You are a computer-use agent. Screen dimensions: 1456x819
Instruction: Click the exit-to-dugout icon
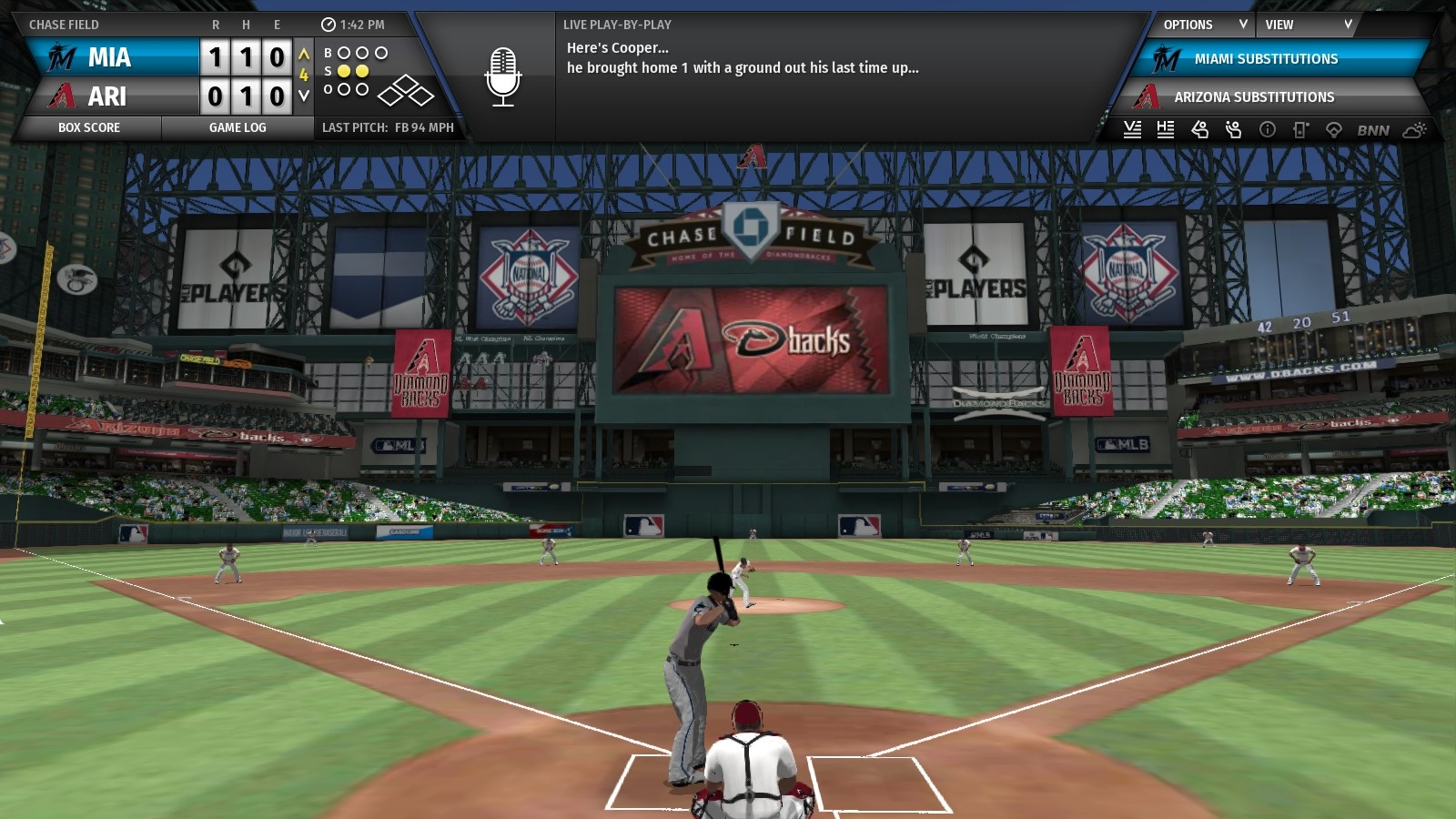pyautogui.click(x=1299, y=129)
